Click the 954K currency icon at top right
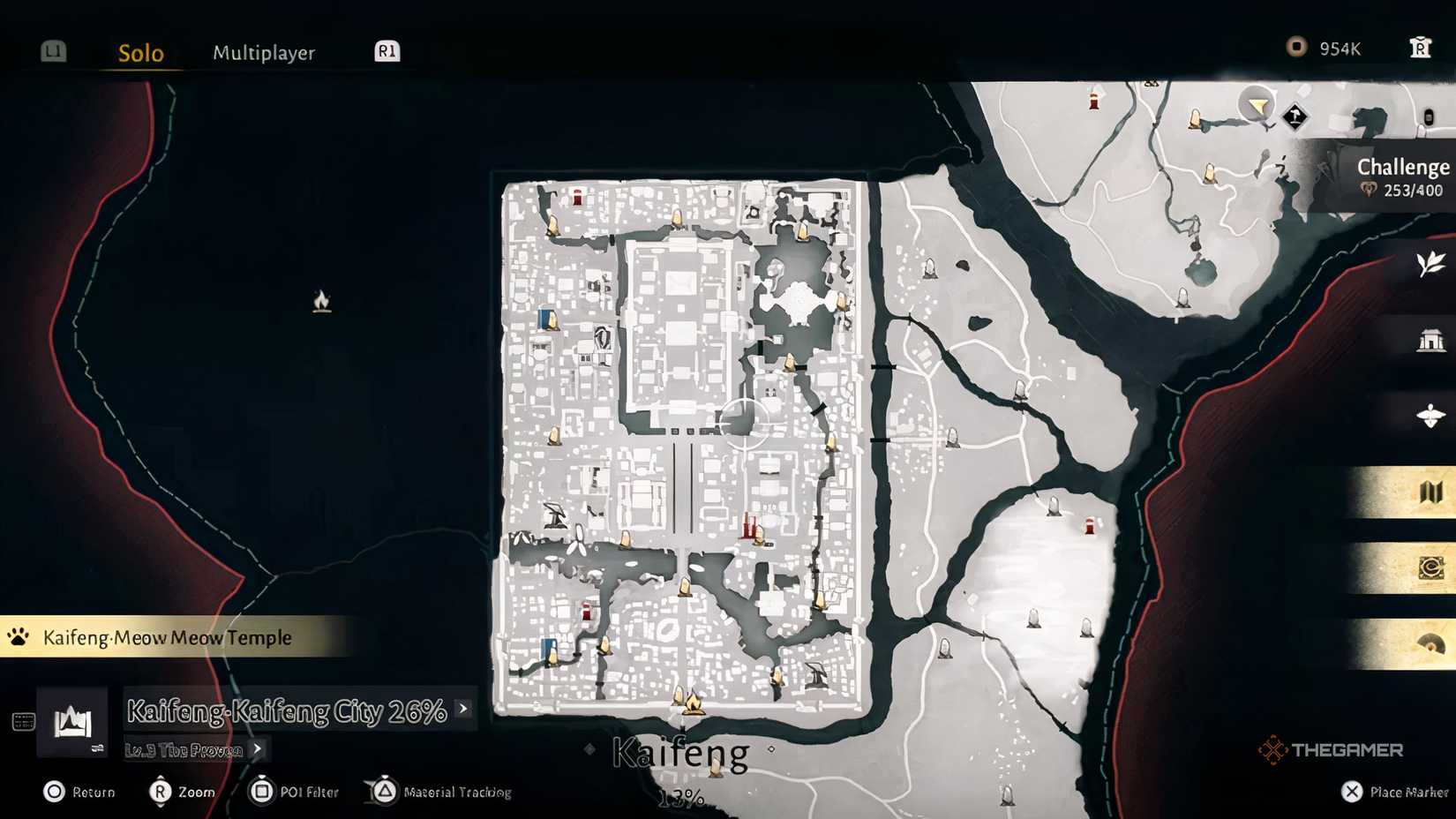This screenshot has width=1456, height=819. point(1296,48)
